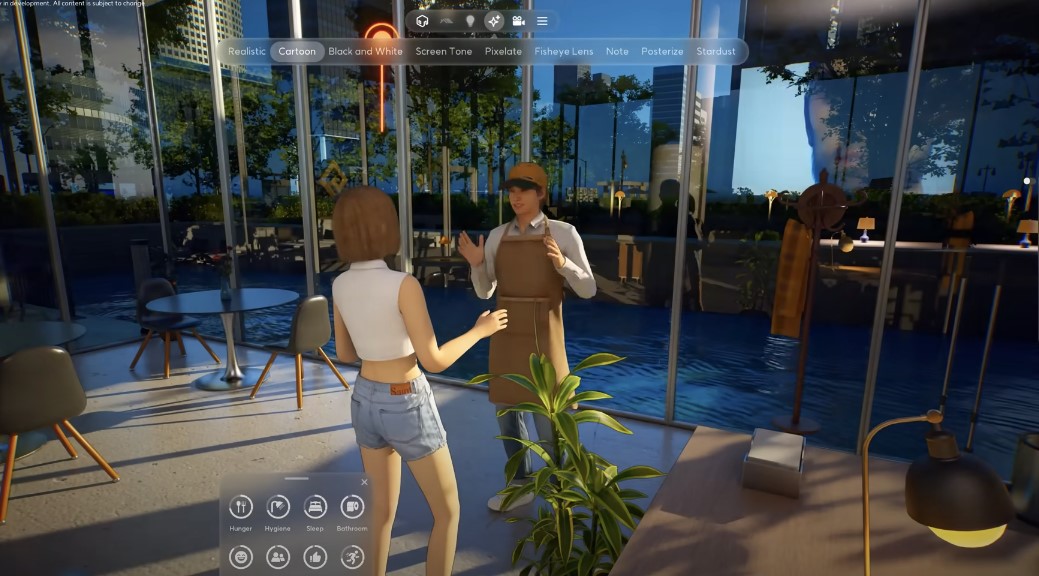Switch to the Screen Tone filter

[444, 51]
